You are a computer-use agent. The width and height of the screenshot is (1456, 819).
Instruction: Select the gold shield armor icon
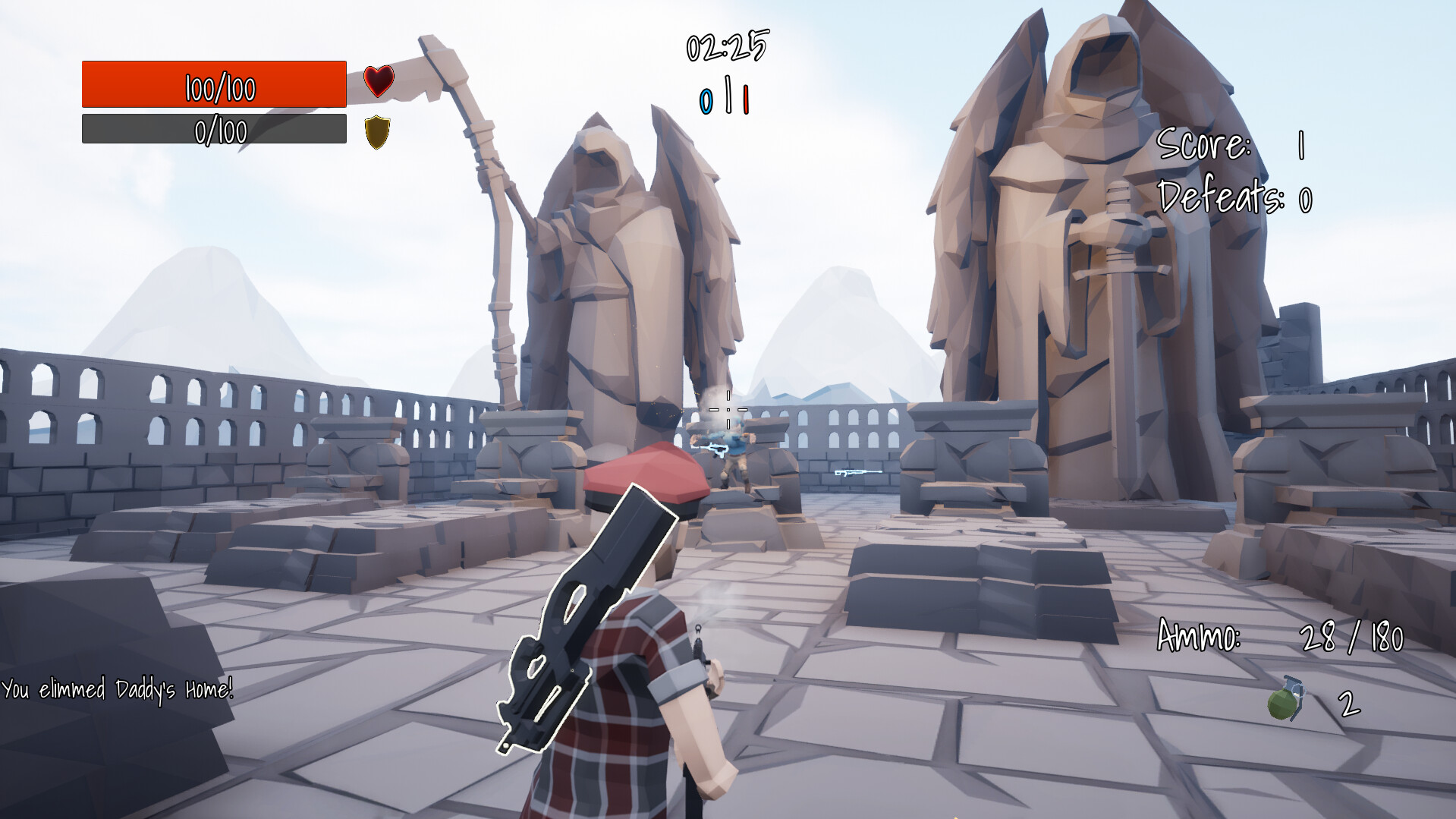pos(377,131)
